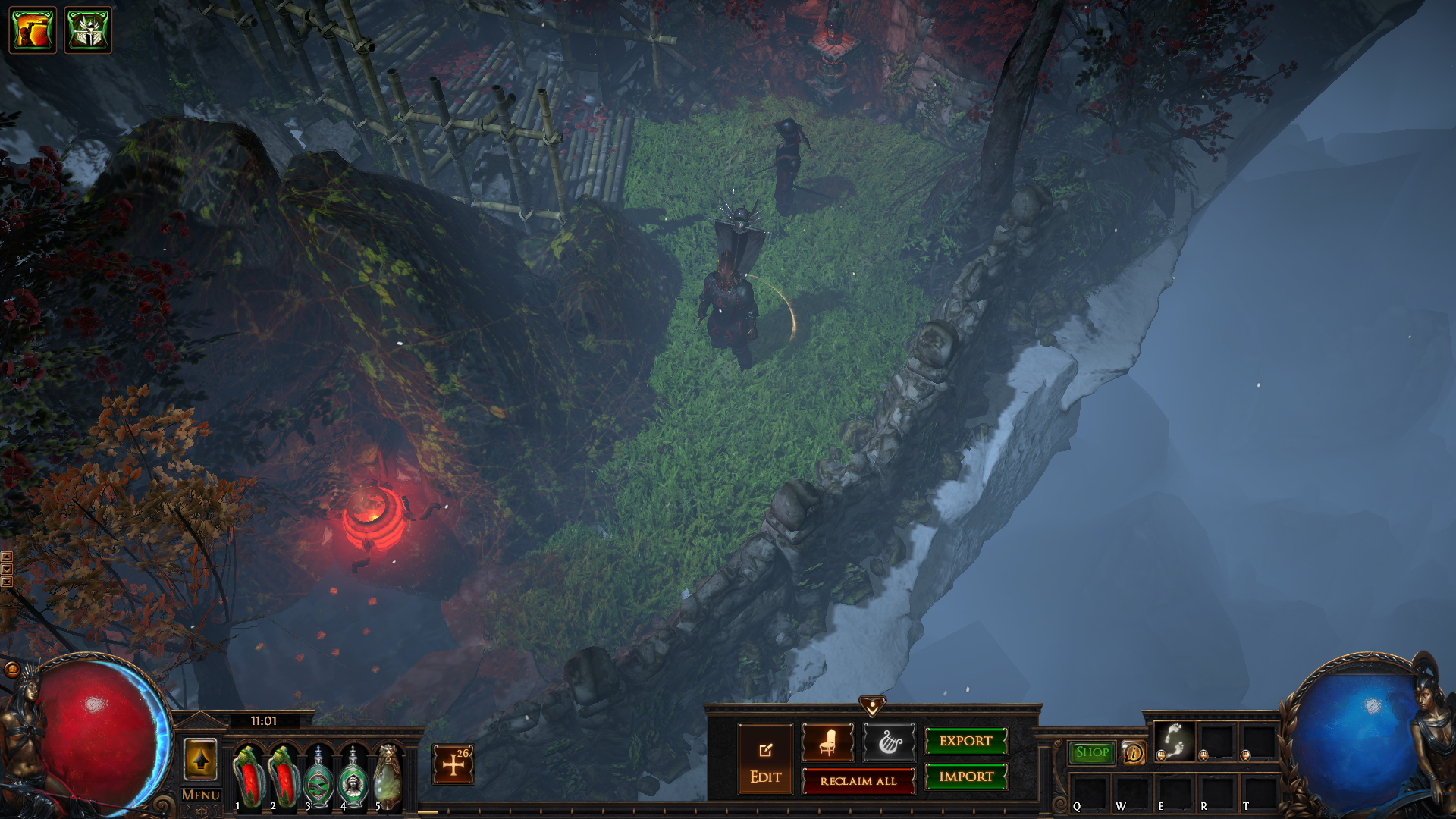Open the chat bubble icon above life globe
Image resolution: width=1456 pixels, height=819 pixels.
11,669
